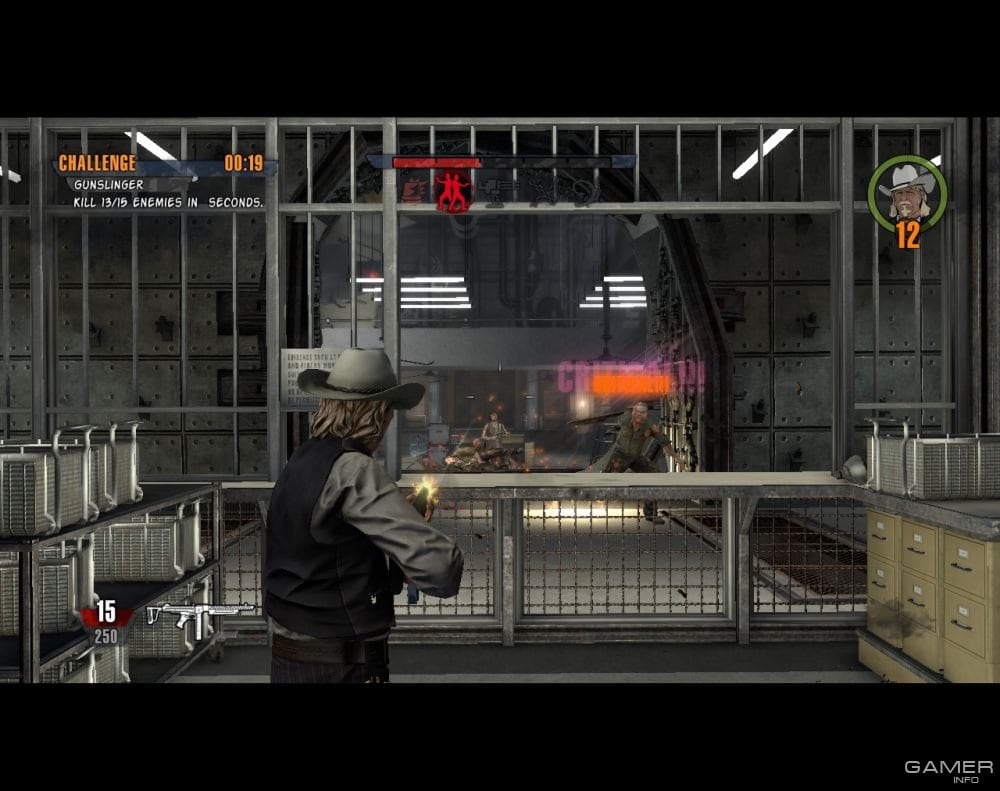The image size is (1000, 791).
Task: Click the cowboy character portrait
Action: [906, 190]
